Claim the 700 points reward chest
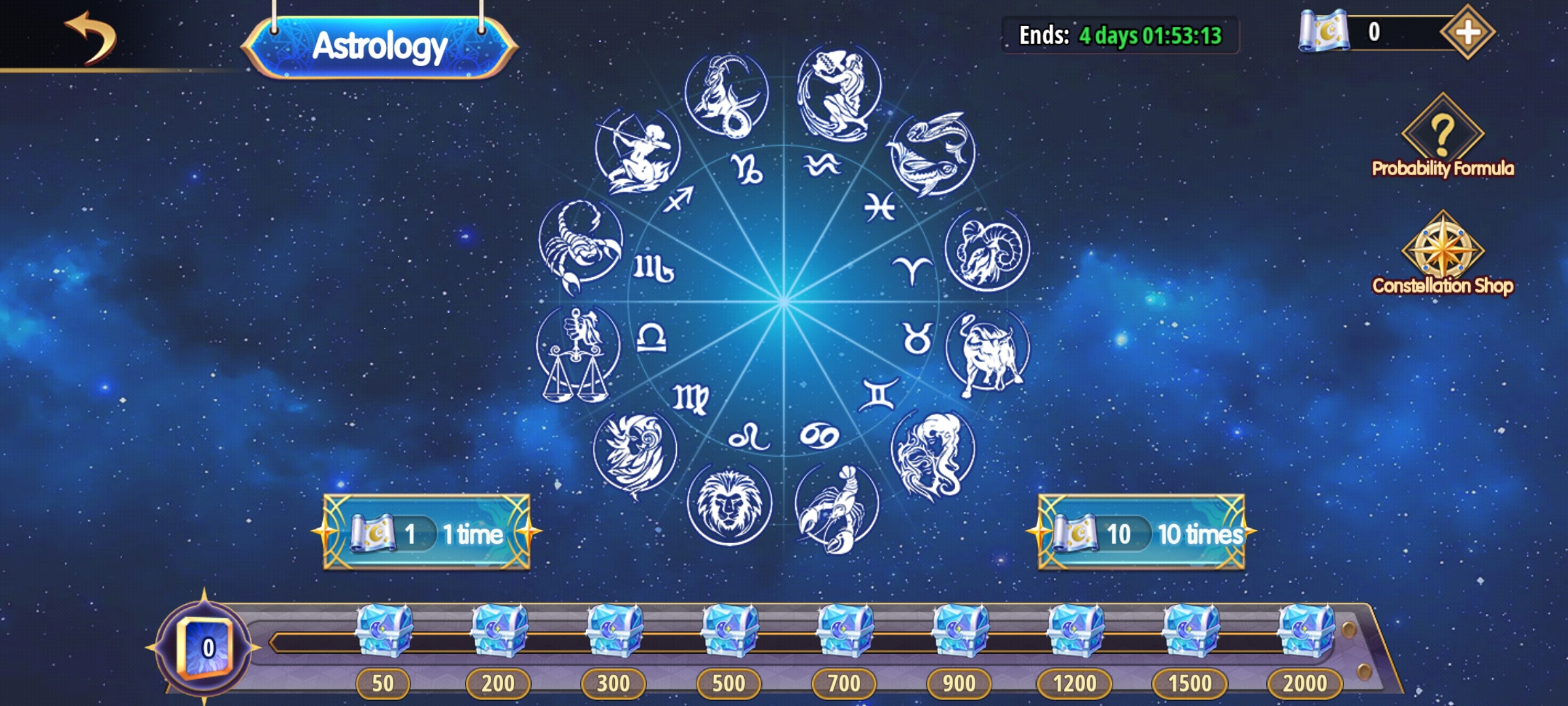 (x=844, y=631)
